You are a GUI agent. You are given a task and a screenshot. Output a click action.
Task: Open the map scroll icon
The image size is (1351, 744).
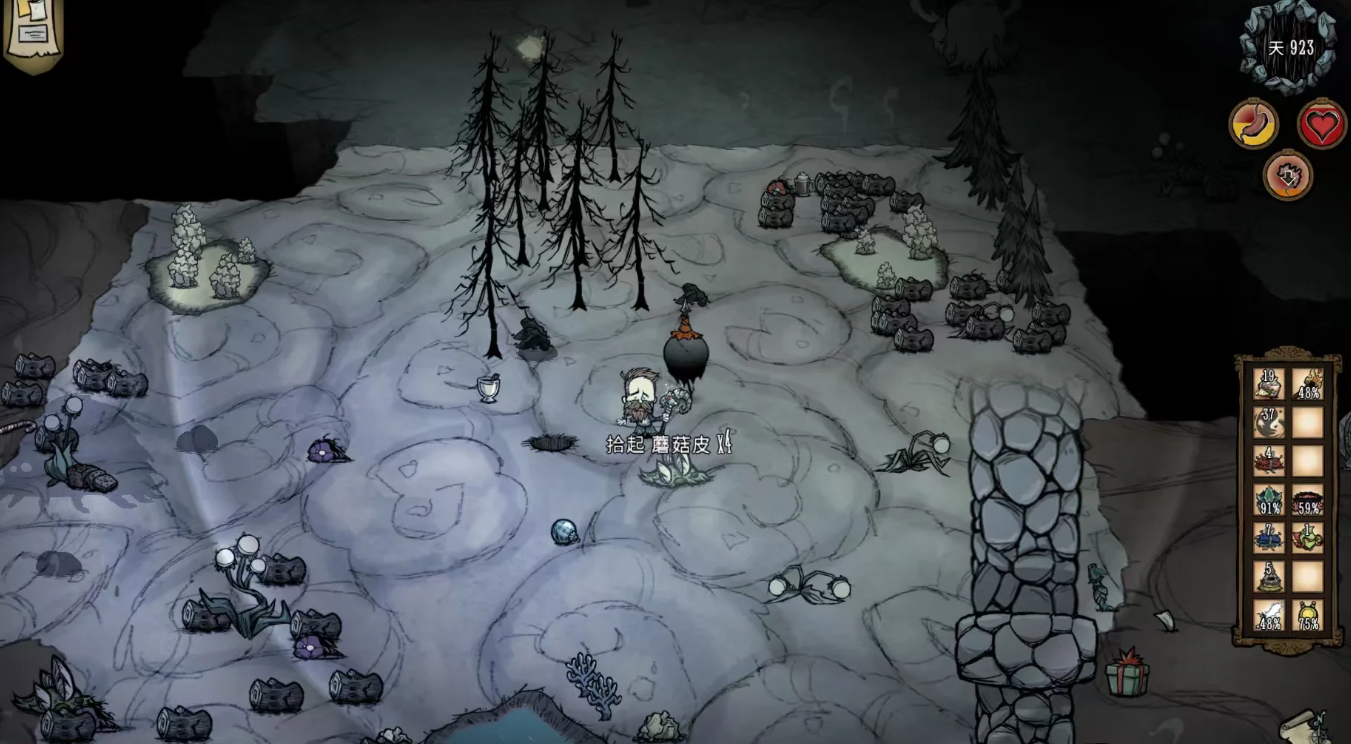pyautogui.click(x=1305, y=725)
